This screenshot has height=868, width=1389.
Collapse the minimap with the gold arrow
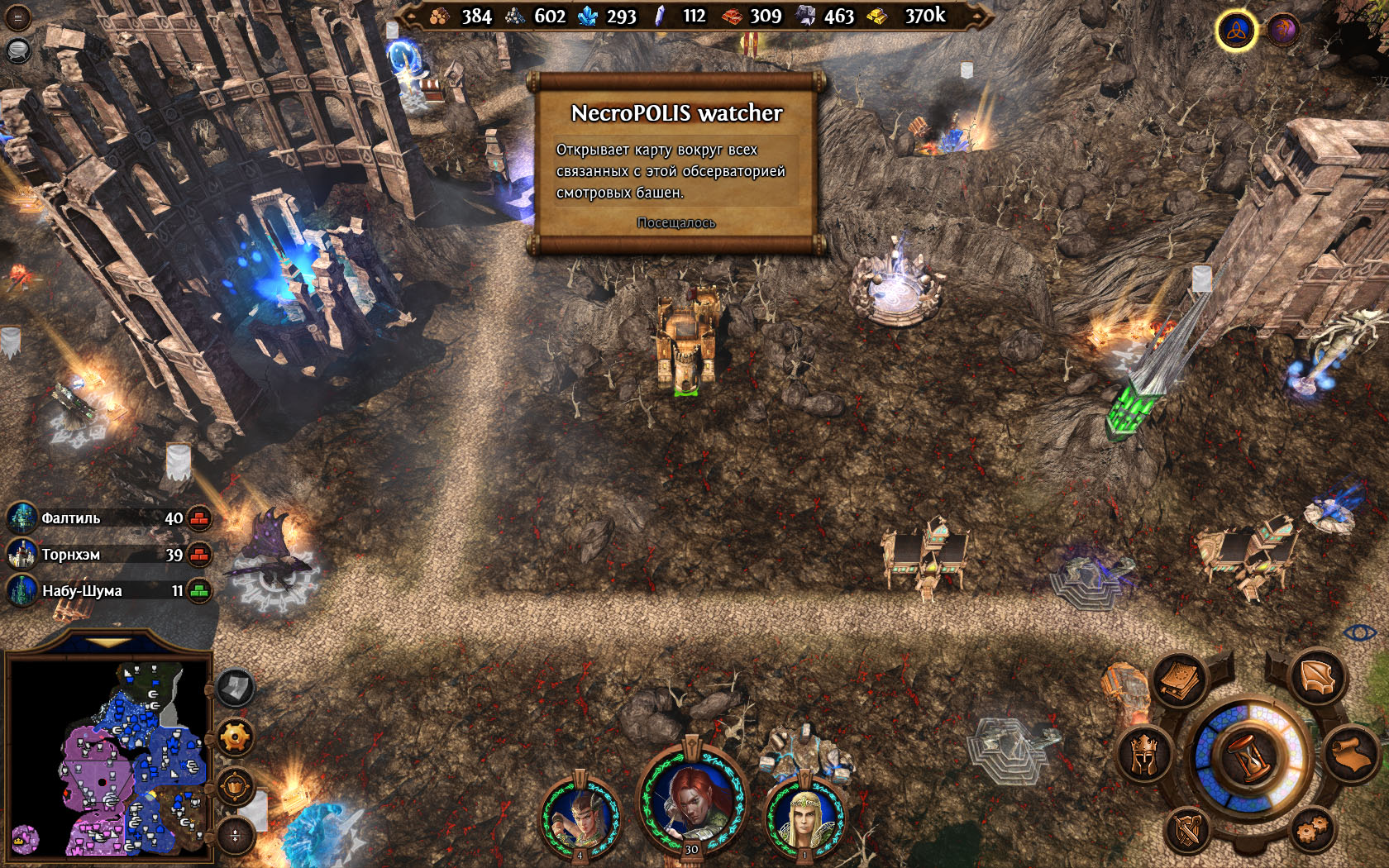(107, 642)
